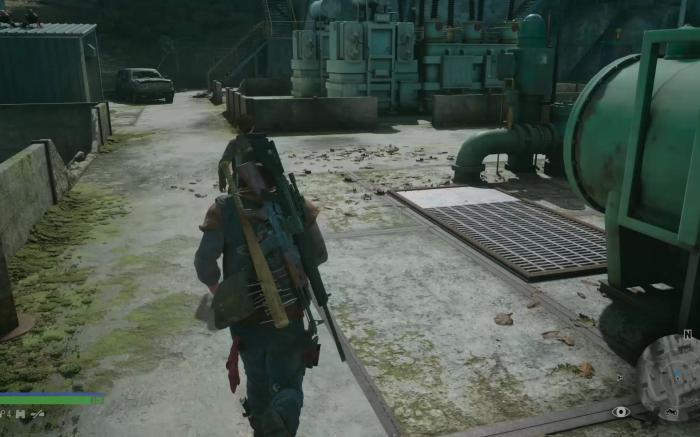Click the eye visibility icon
Viewport: 700px width, 437px height.
point(621,411)
